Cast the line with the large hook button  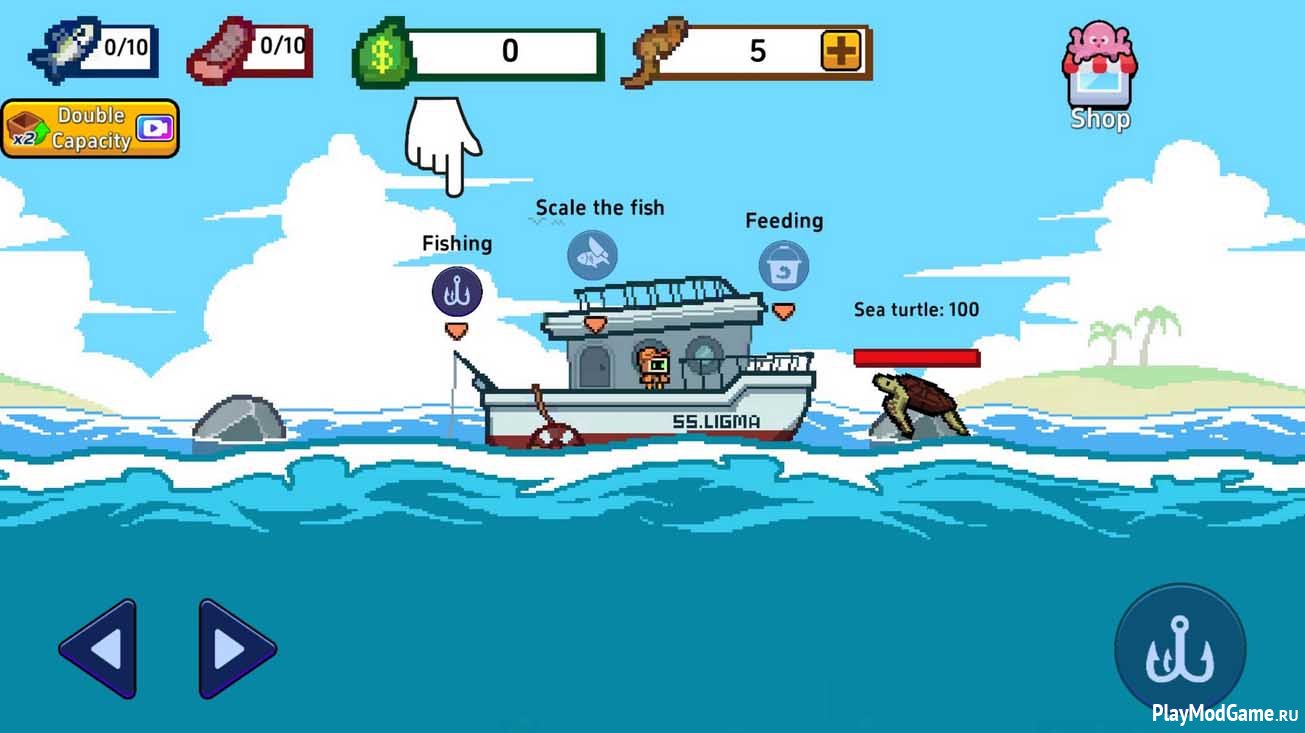1180,649
